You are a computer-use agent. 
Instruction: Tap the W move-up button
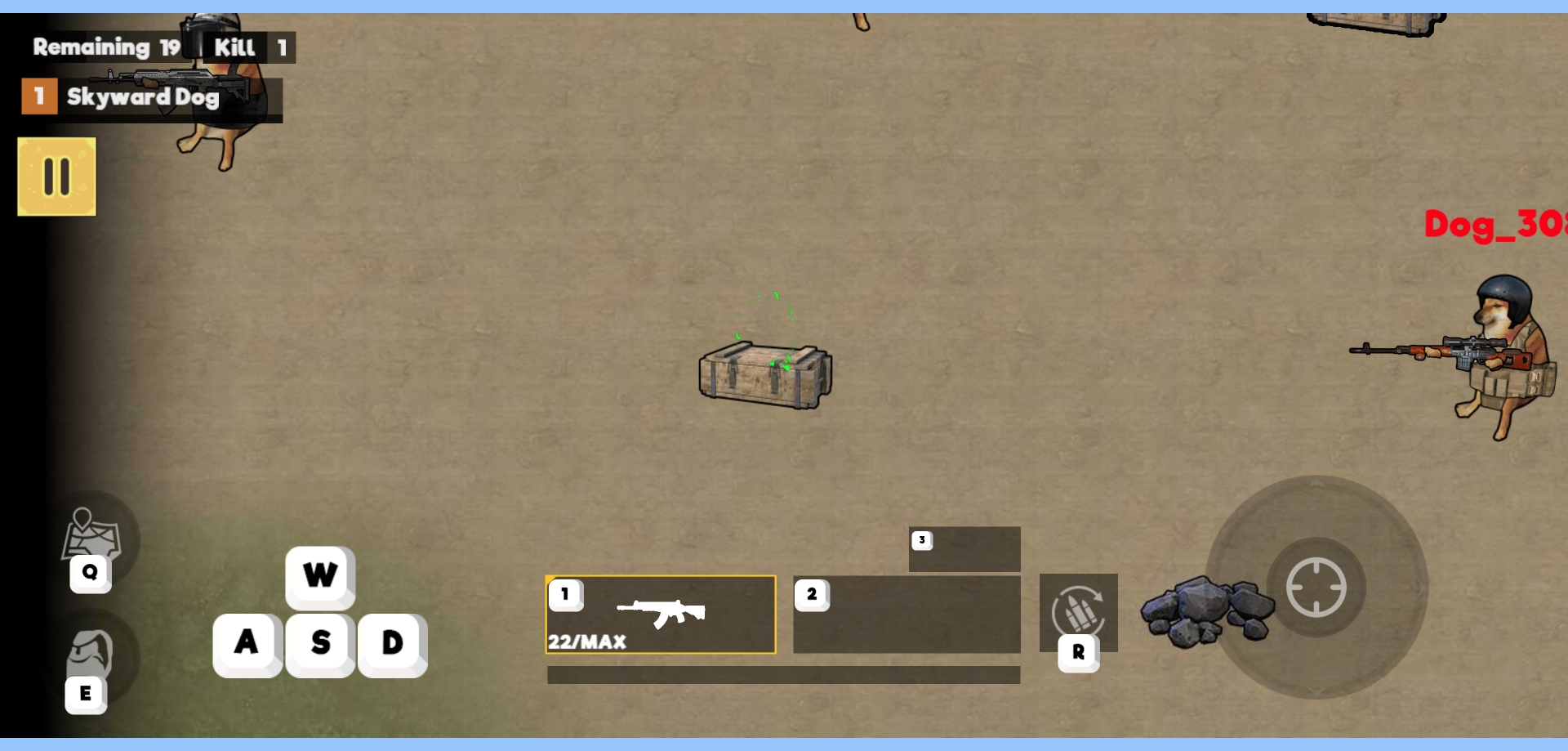point(320,575)
